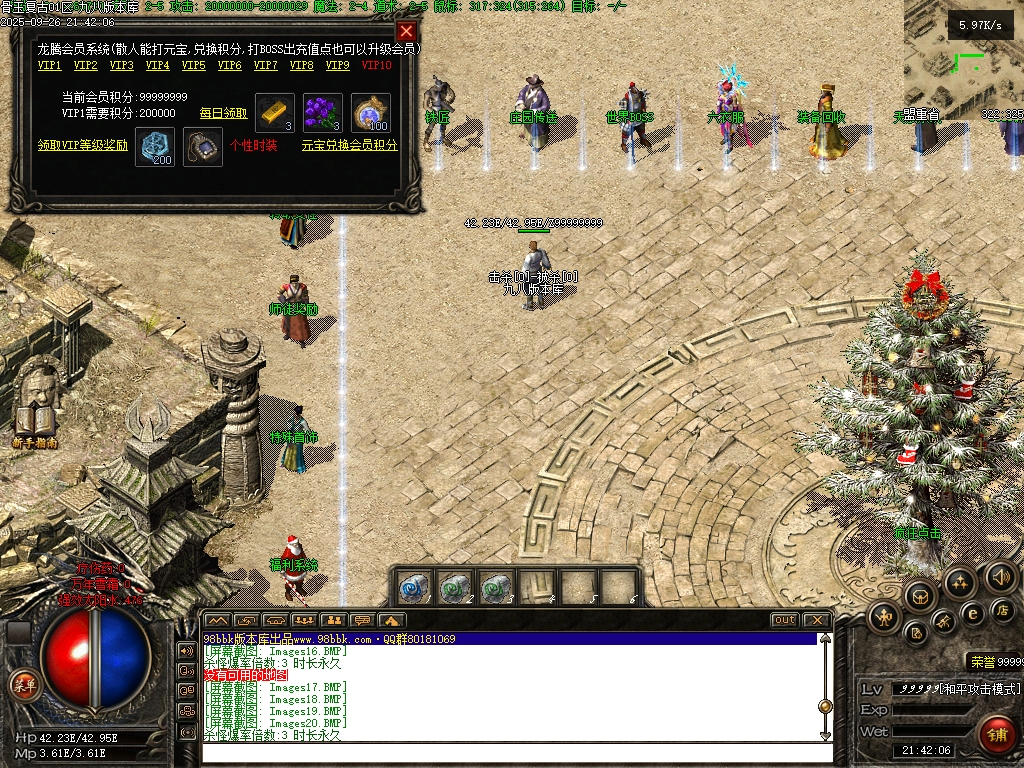
Task: Close the chat window with X
Action: (817, 620)
